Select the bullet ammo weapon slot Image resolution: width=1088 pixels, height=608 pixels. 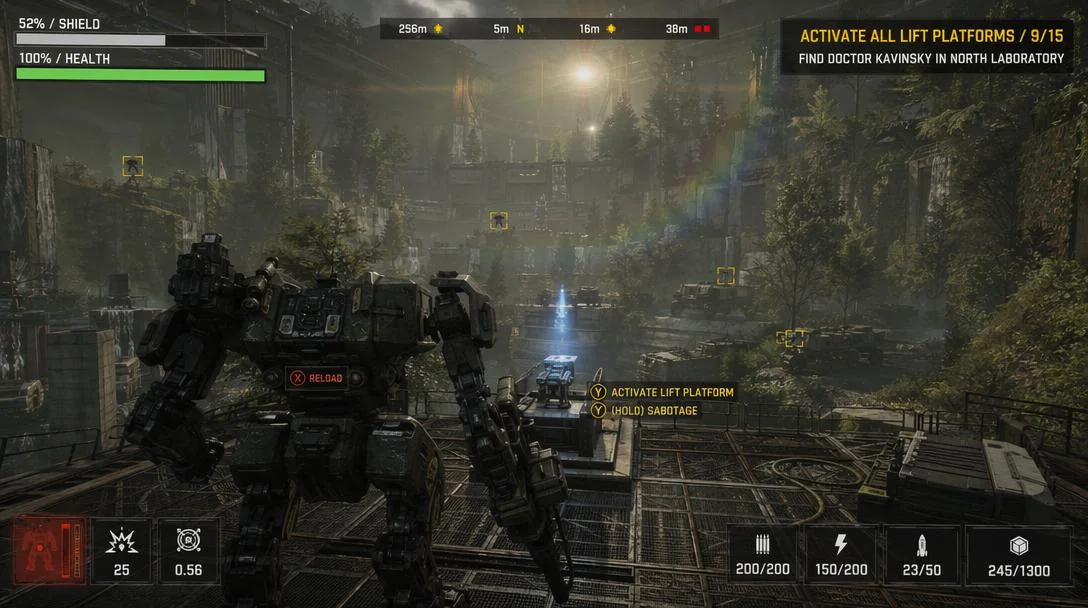[762, 555]
